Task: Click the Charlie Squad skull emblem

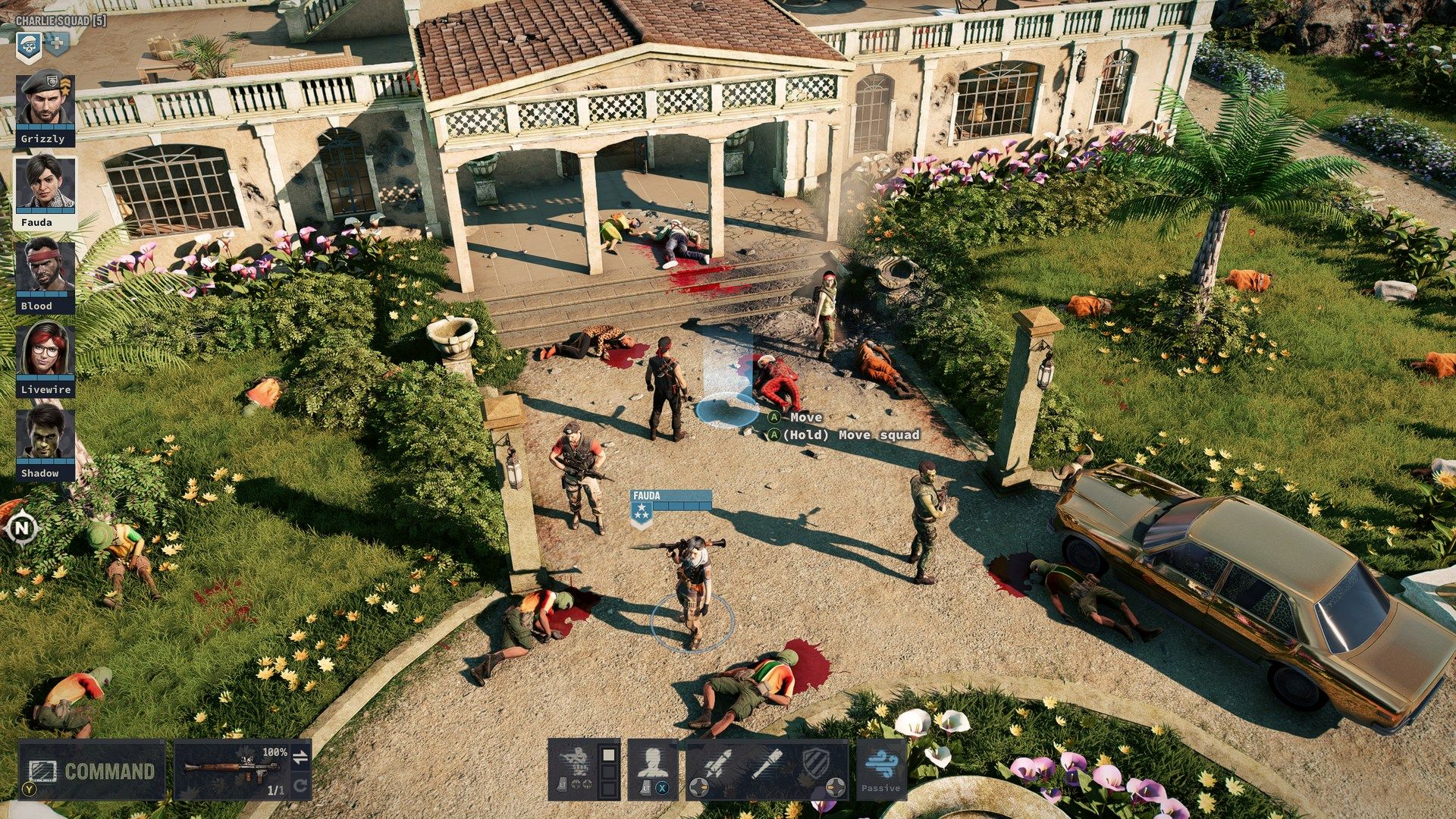Action: [29, 45]
